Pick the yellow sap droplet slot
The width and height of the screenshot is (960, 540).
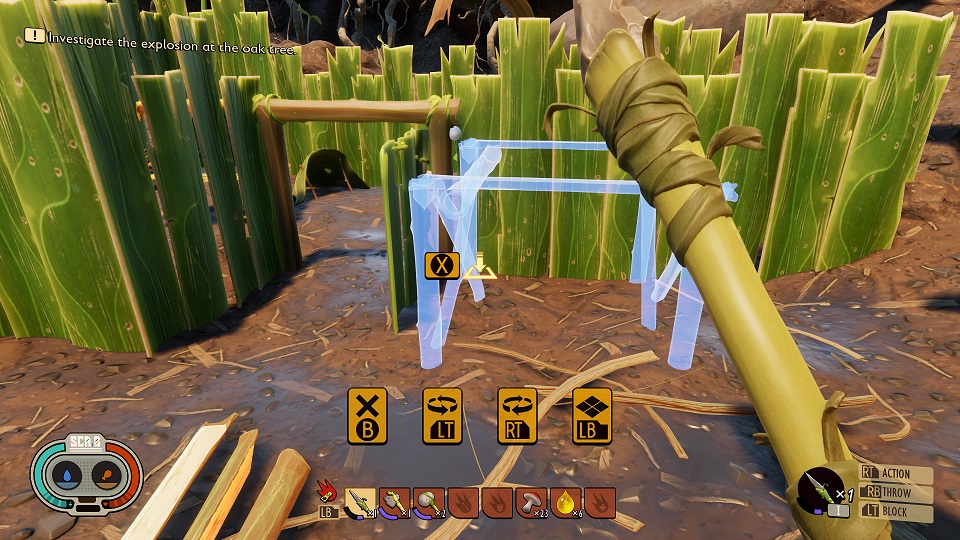tap(565, 501)
